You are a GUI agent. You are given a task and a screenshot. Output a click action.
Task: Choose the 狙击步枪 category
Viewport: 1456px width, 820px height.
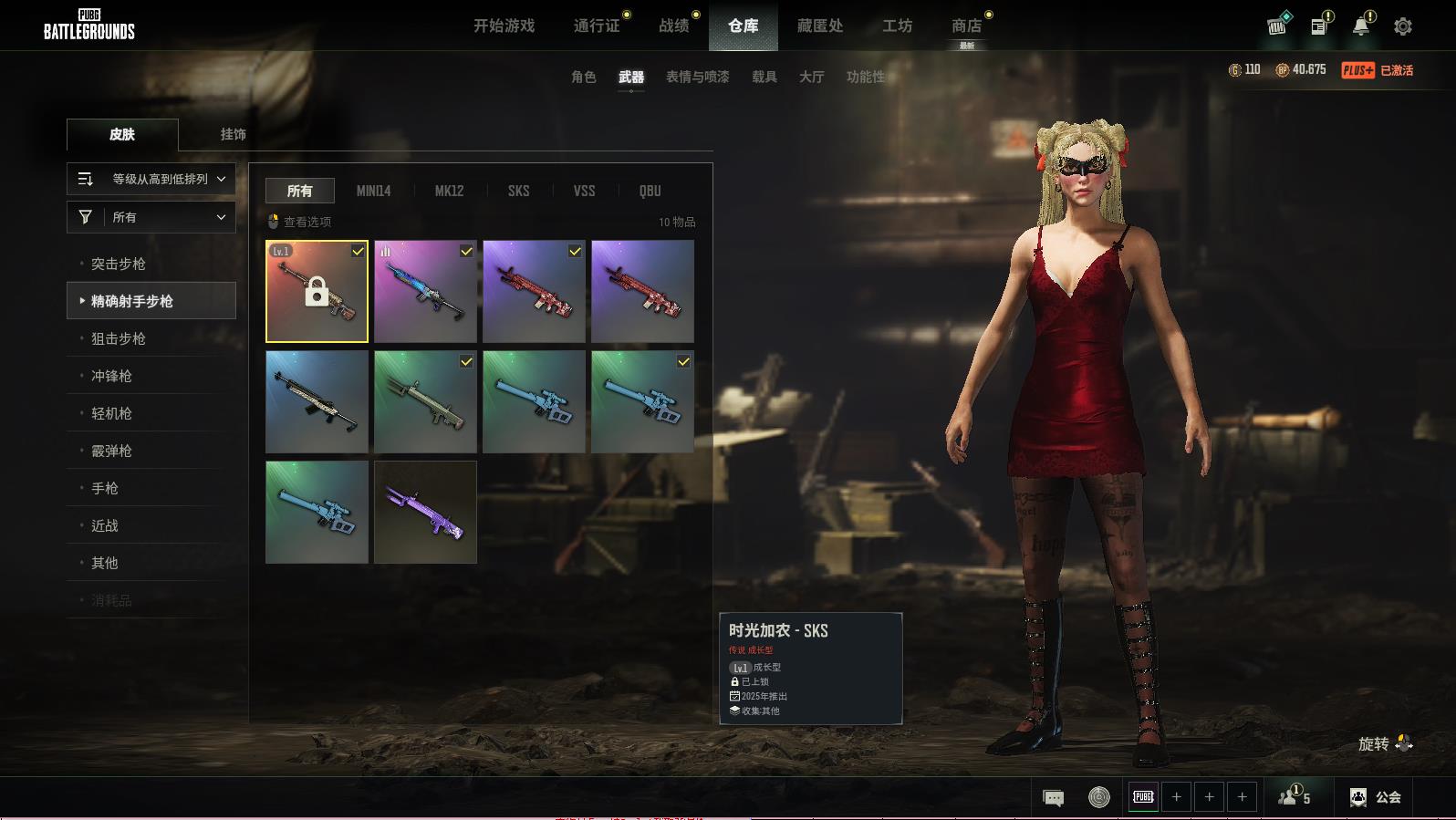click(x=119, y=338)
